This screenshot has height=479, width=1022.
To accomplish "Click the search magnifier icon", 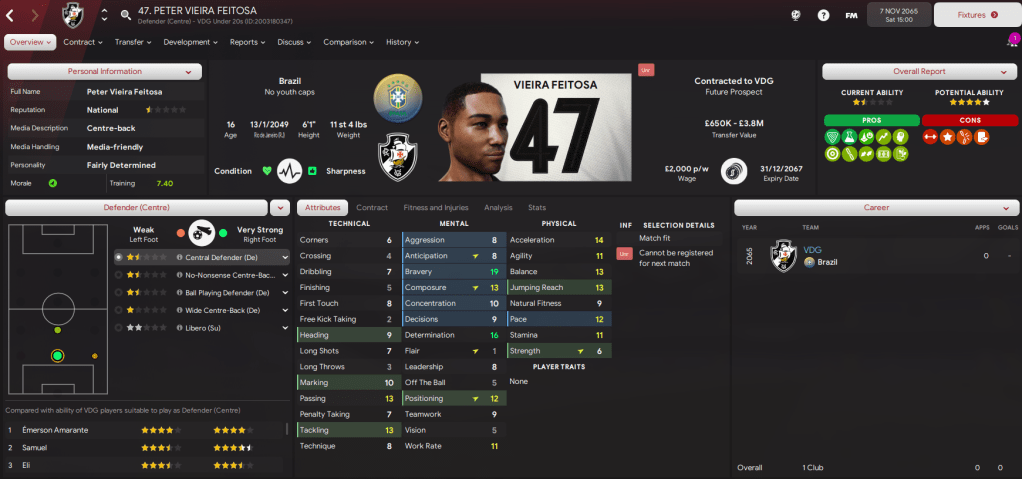I will click(126, 15).
